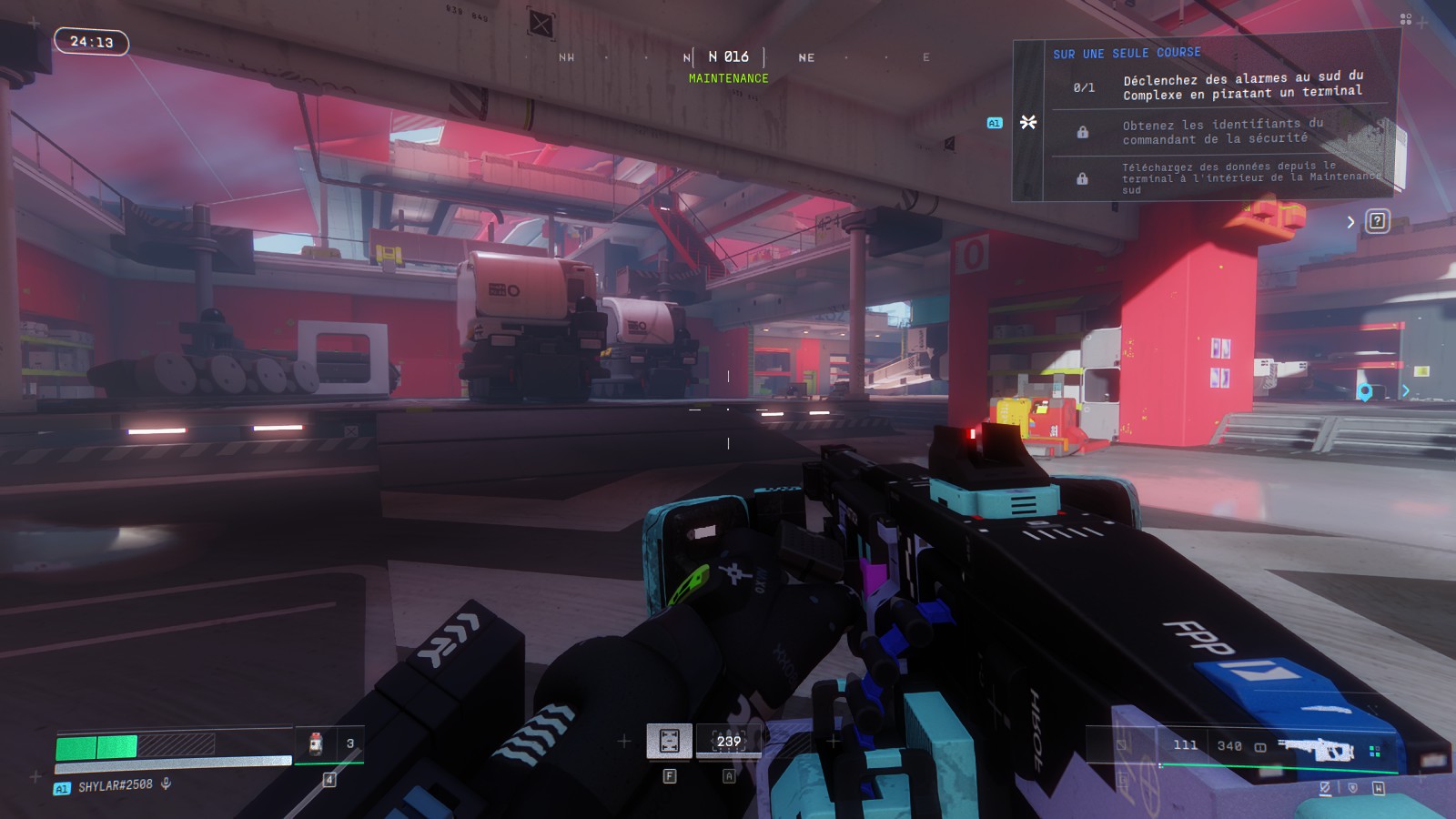Select the blue location marker on the right
1456x819 pixels.
pos(1364,392)
